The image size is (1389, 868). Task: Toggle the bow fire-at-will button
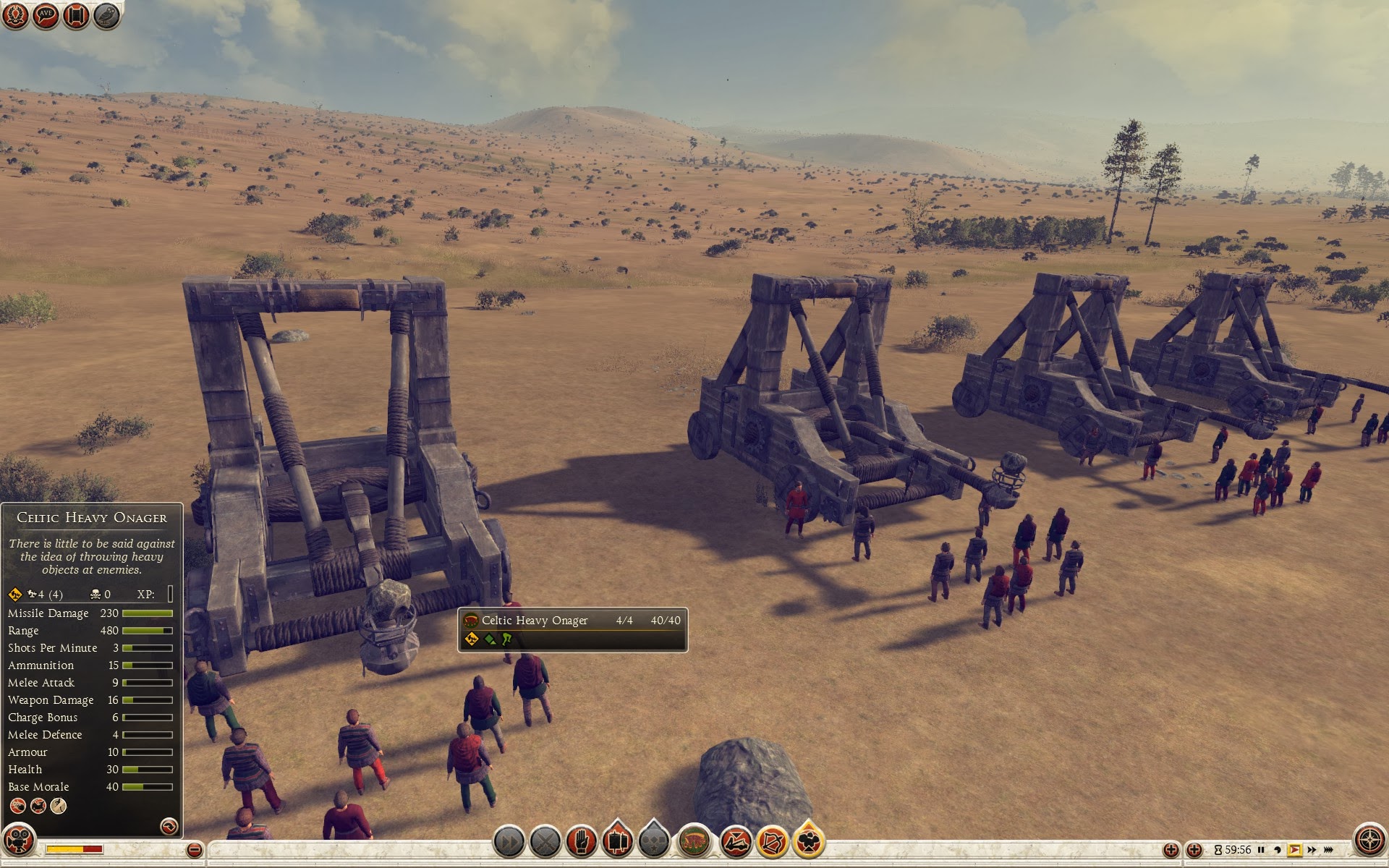click(x=772, y=842)
